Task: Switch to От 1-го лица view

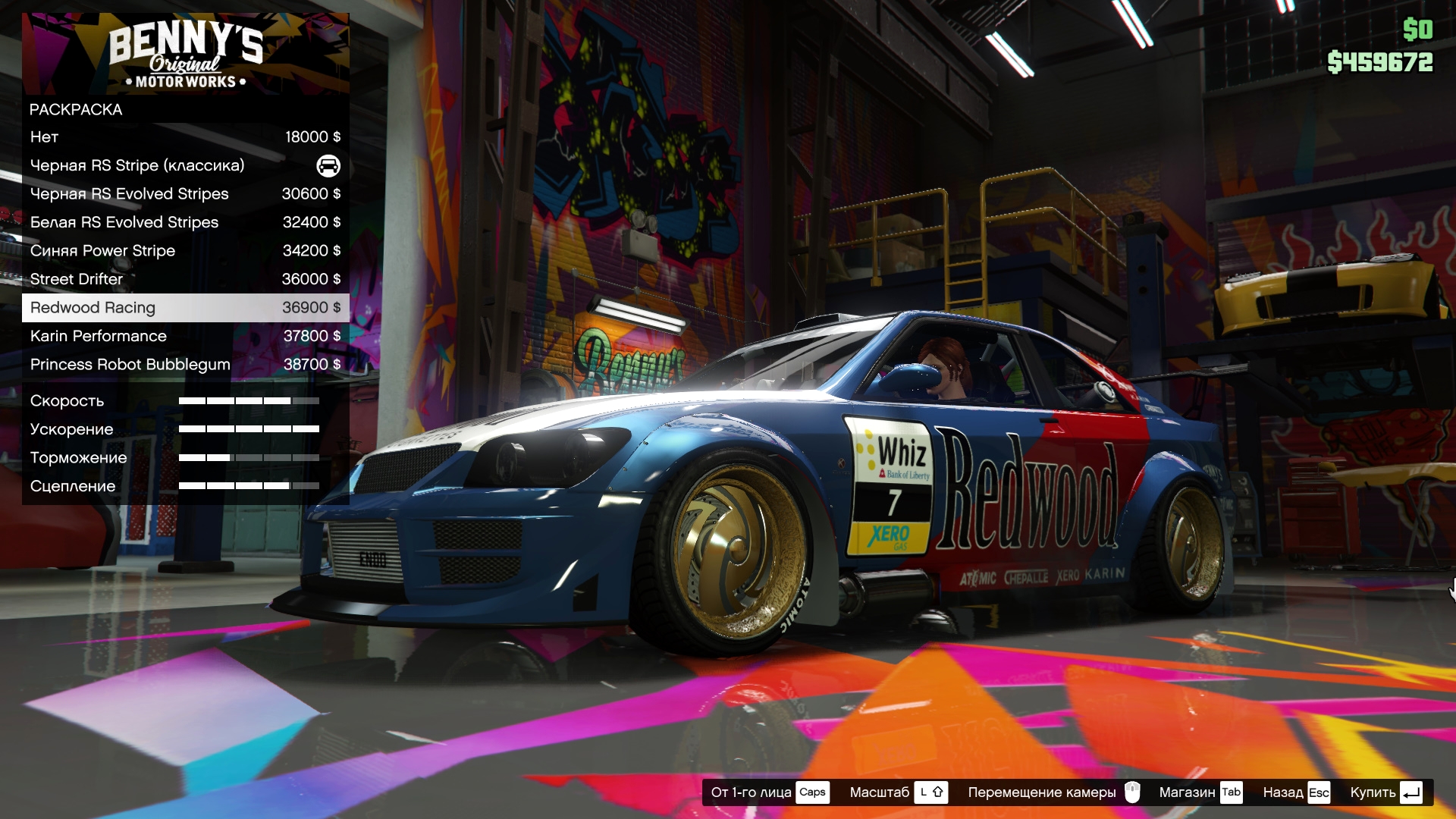Action: tap(769, 792)
